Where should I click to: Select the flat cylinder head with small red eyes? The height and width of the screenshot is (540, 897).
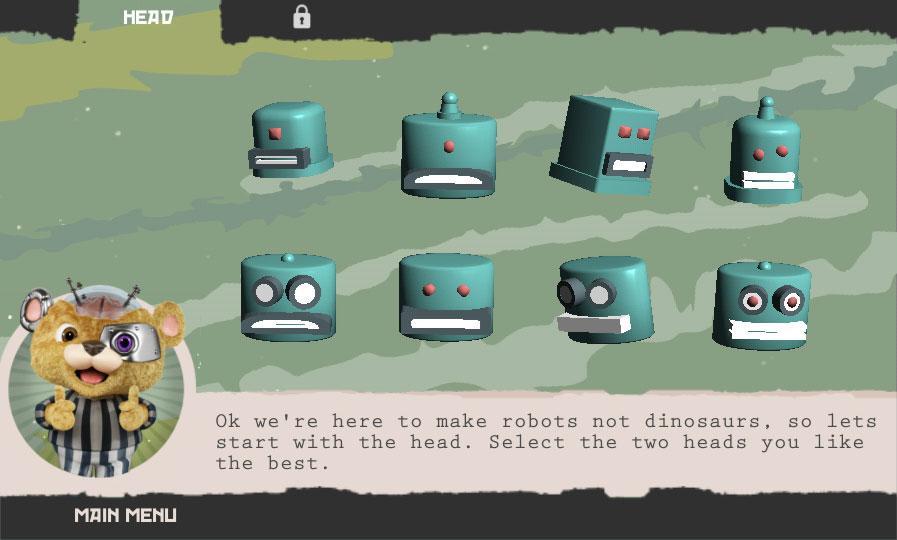[446, 297]
